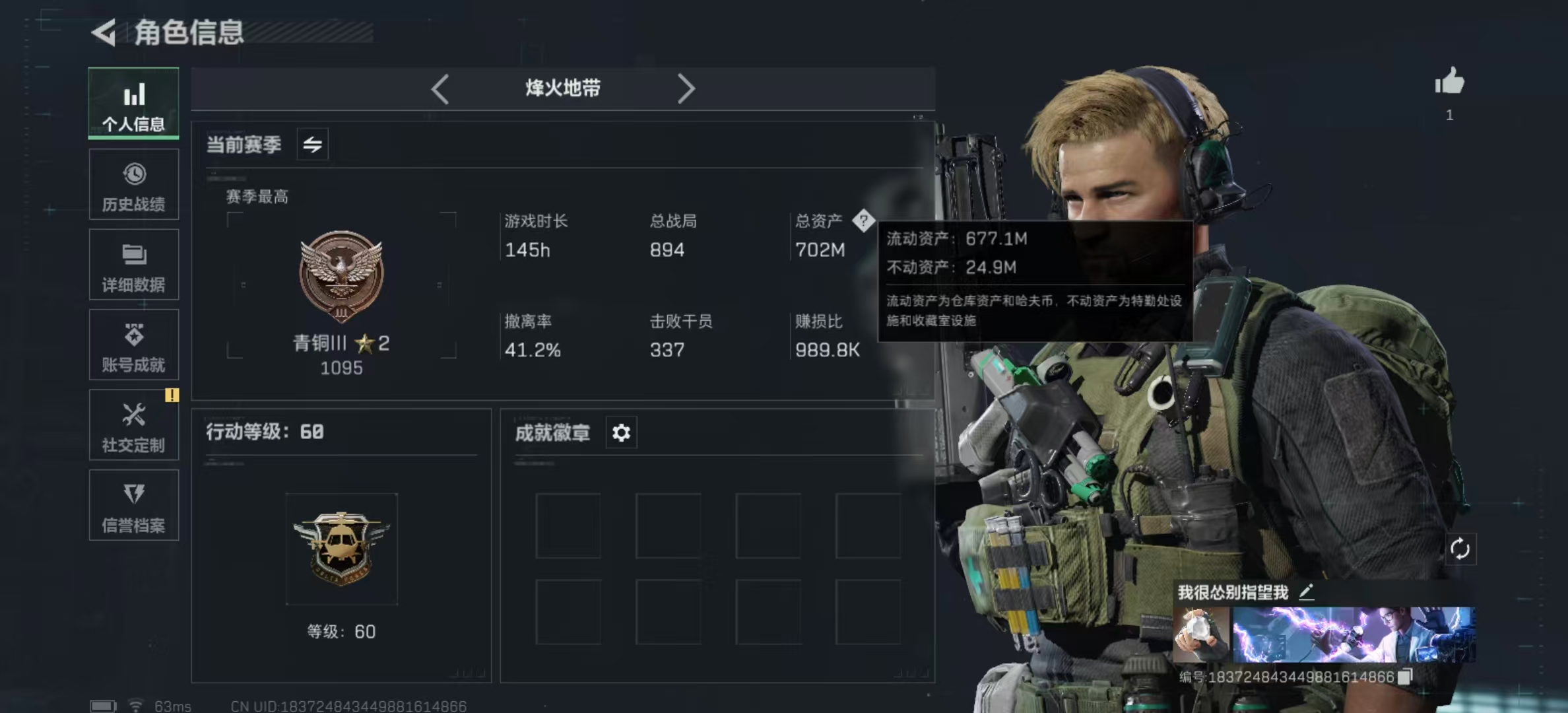Click the profile avatar thumbnail
The image size is (1568, 713).
coord(1201,634)
